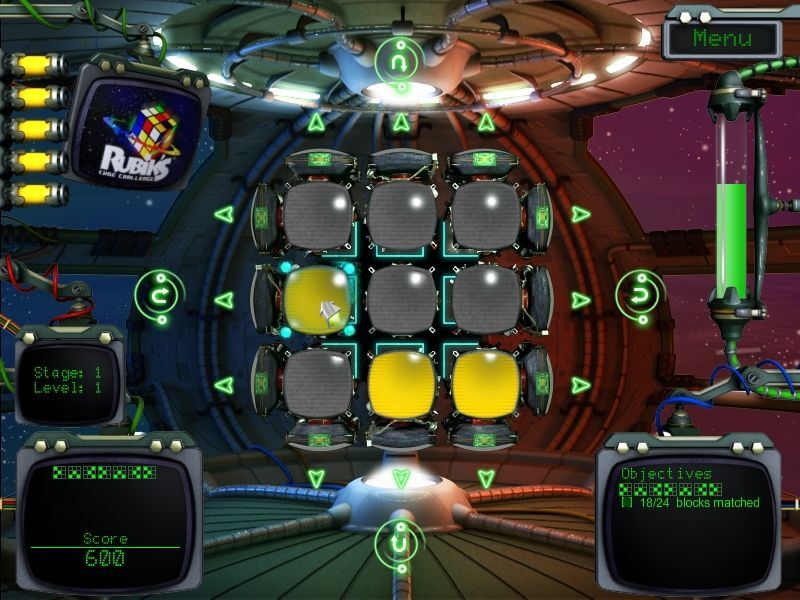Click the rotate button right of the grid

(x=637, y=294)
